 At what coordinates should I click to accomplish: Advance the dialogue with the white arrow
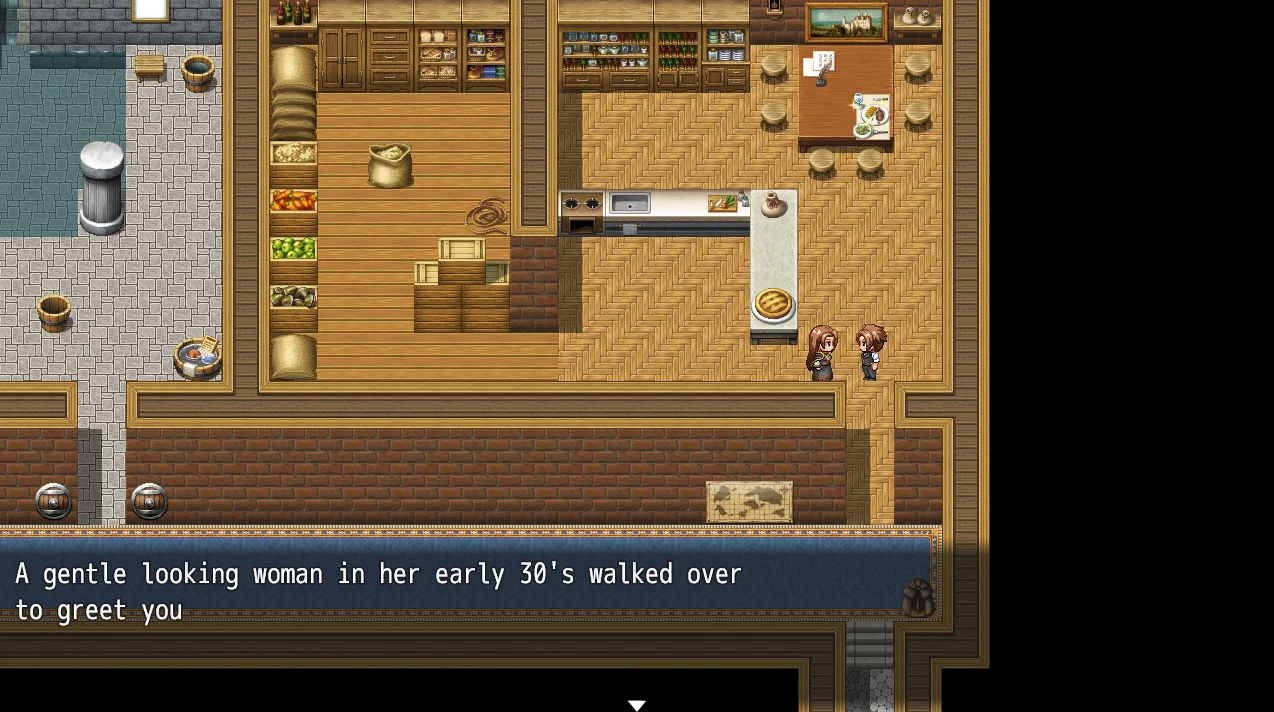click(637, 705)
